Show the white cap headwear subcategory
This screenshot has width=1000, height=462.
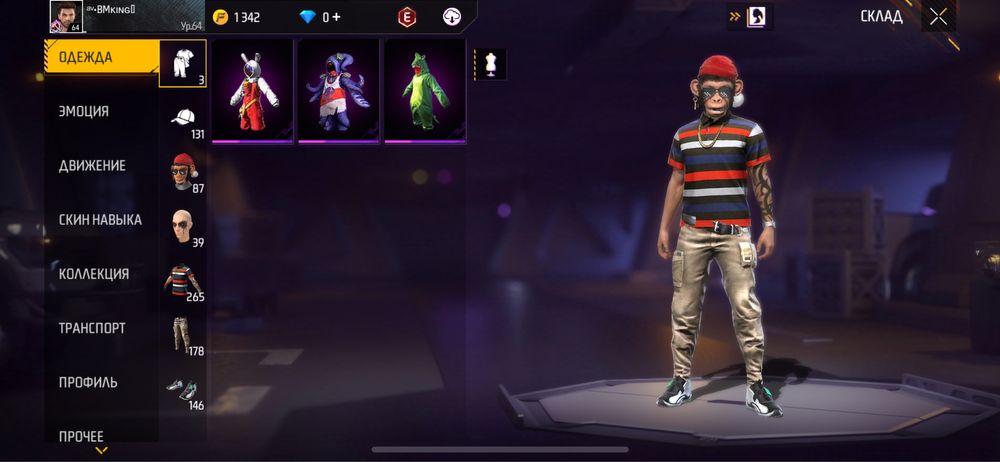click(x=183, y=119)
